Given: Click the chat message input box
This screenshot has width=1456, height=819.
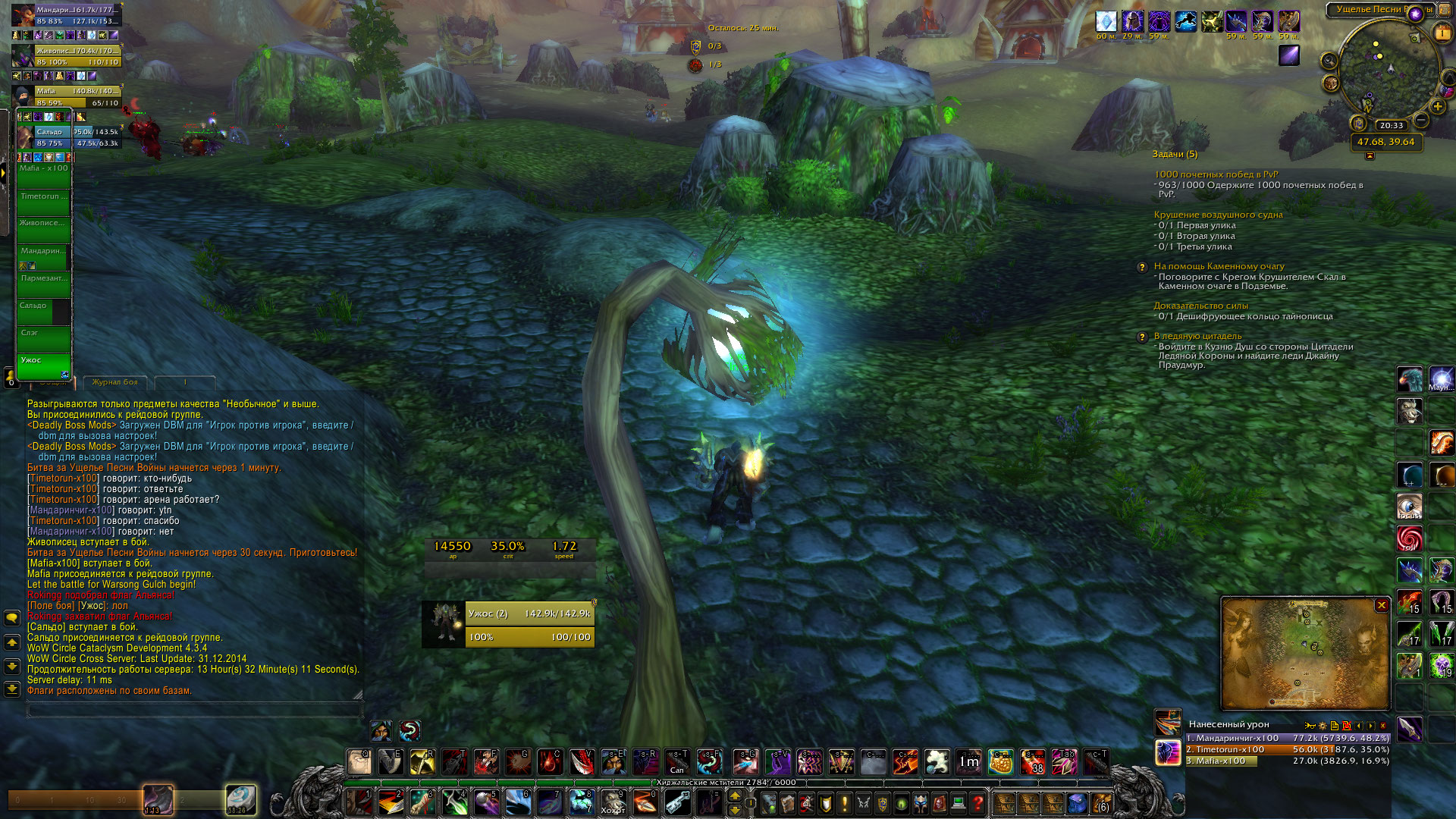Looking at the screenshot, I should pyautogui.click(x=193, y=711).
